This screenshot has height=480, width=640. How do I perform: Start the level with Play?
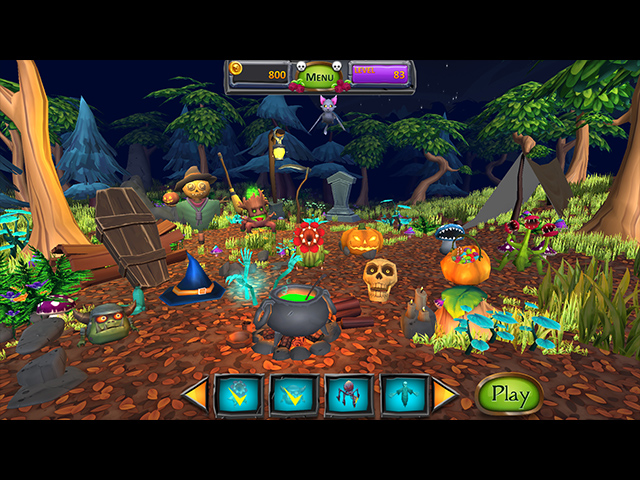point(509,395)
